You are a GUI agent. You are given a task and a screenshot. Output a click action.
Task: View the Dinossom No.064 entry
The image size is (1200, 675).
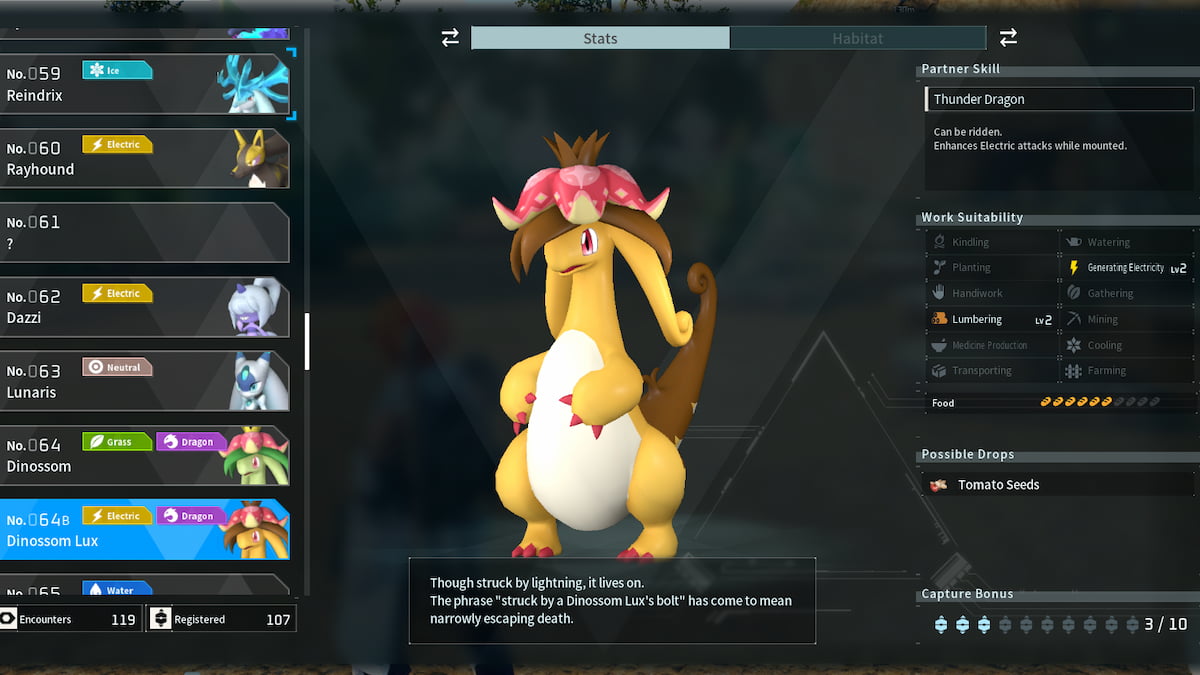coord(145,454)
